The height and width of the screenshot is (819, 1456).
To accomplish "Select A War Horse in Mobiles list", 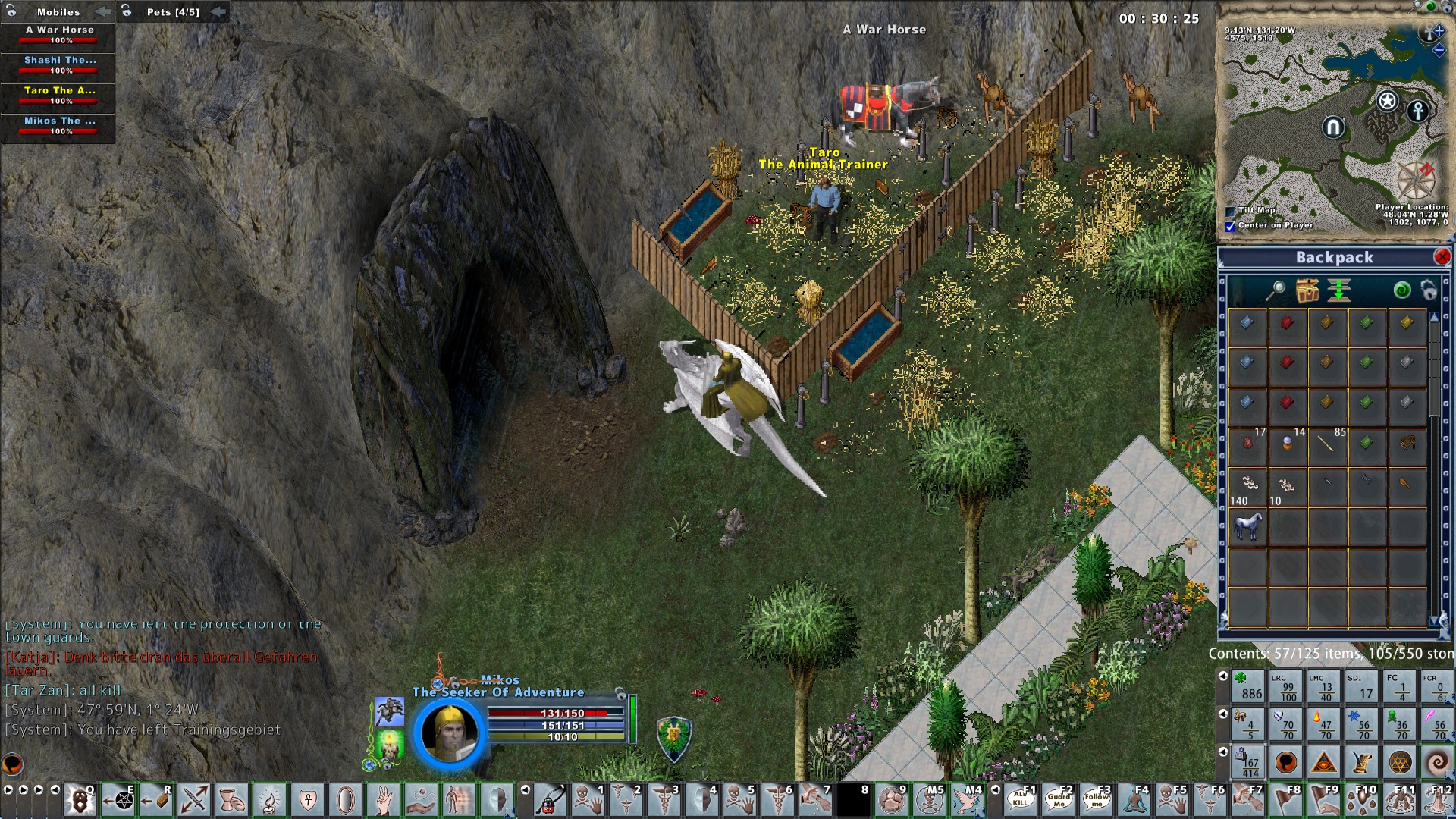I will coord(58,35).
